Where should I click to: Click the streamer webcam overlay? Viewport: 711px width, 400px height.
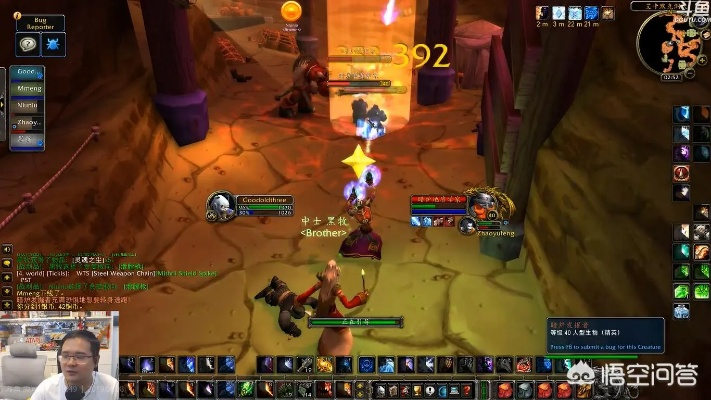point(59,355)
